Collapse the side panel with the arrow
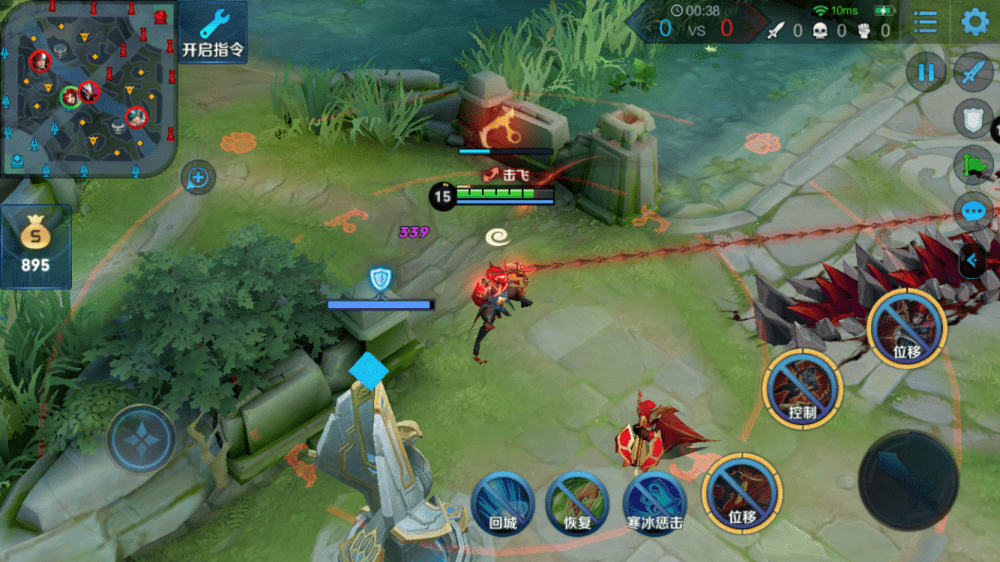Viewport: 1000px width, 562px height. [971, 262]
